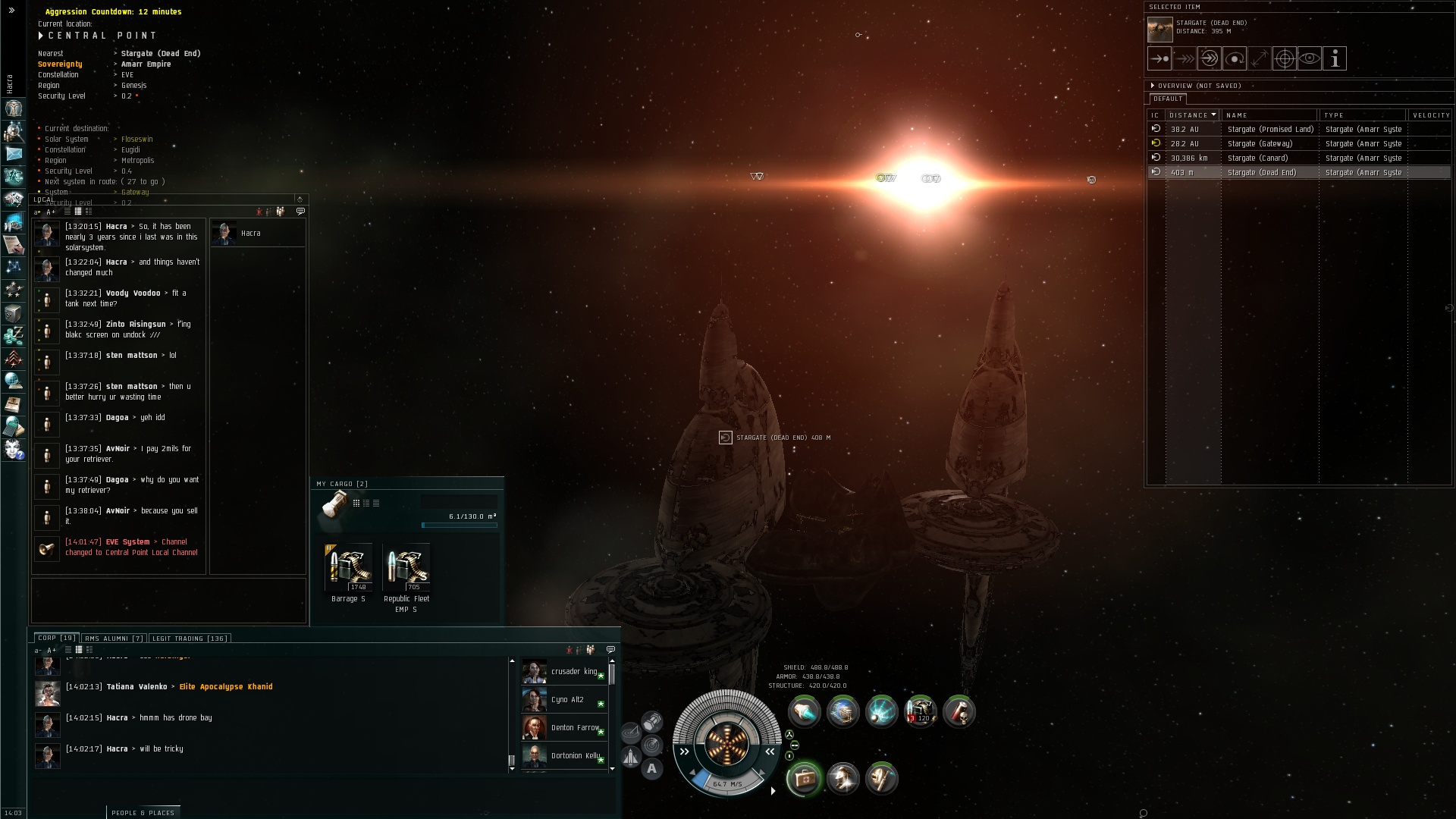Select Republic Fleet EMP S ammo
The image size is (1456, 819).
(406, 569)
